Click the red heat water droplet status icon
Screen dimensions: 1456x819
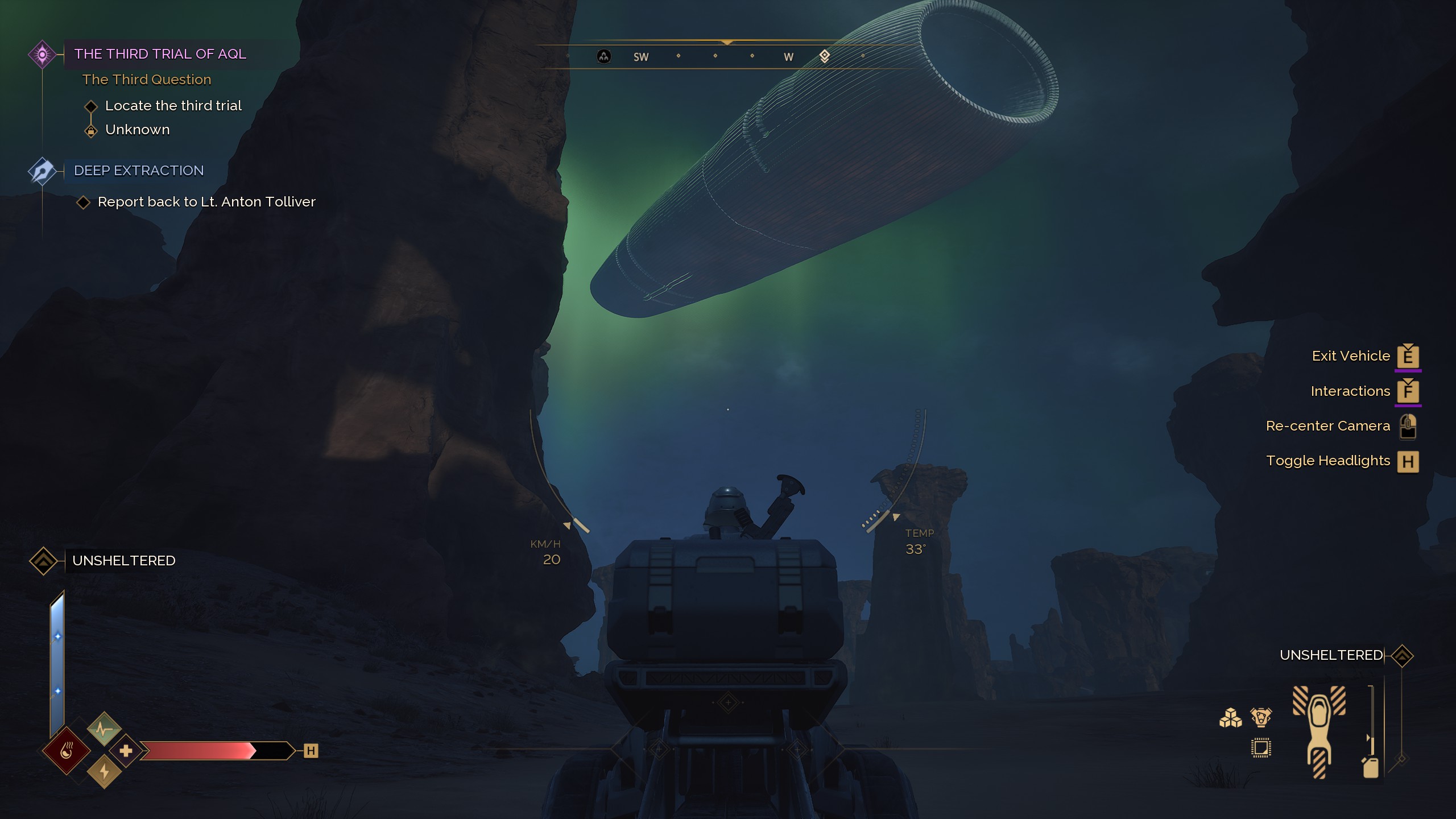point(67,751)
